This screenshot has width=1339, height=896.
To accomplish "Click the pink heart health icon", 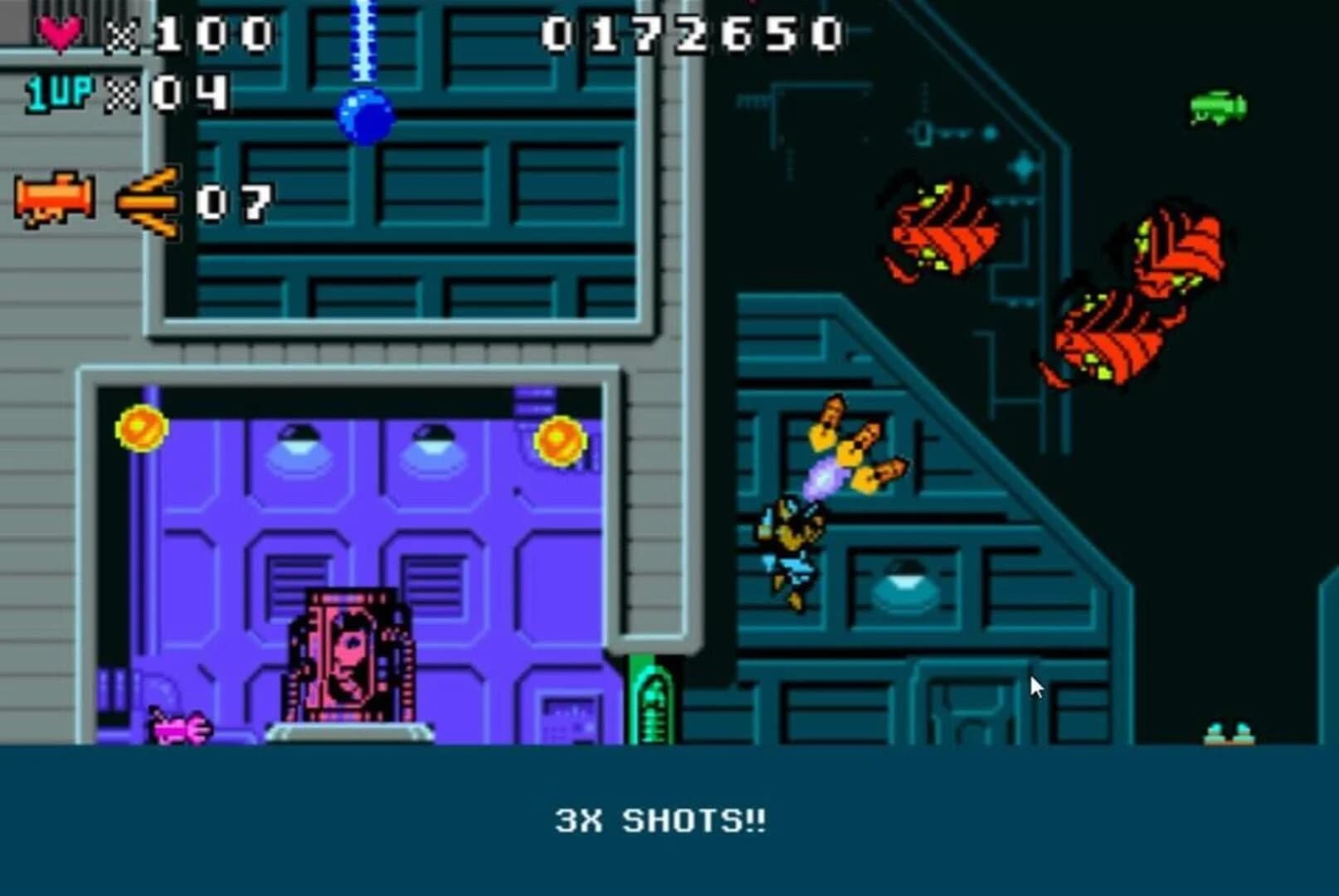I will coord(59,33).
